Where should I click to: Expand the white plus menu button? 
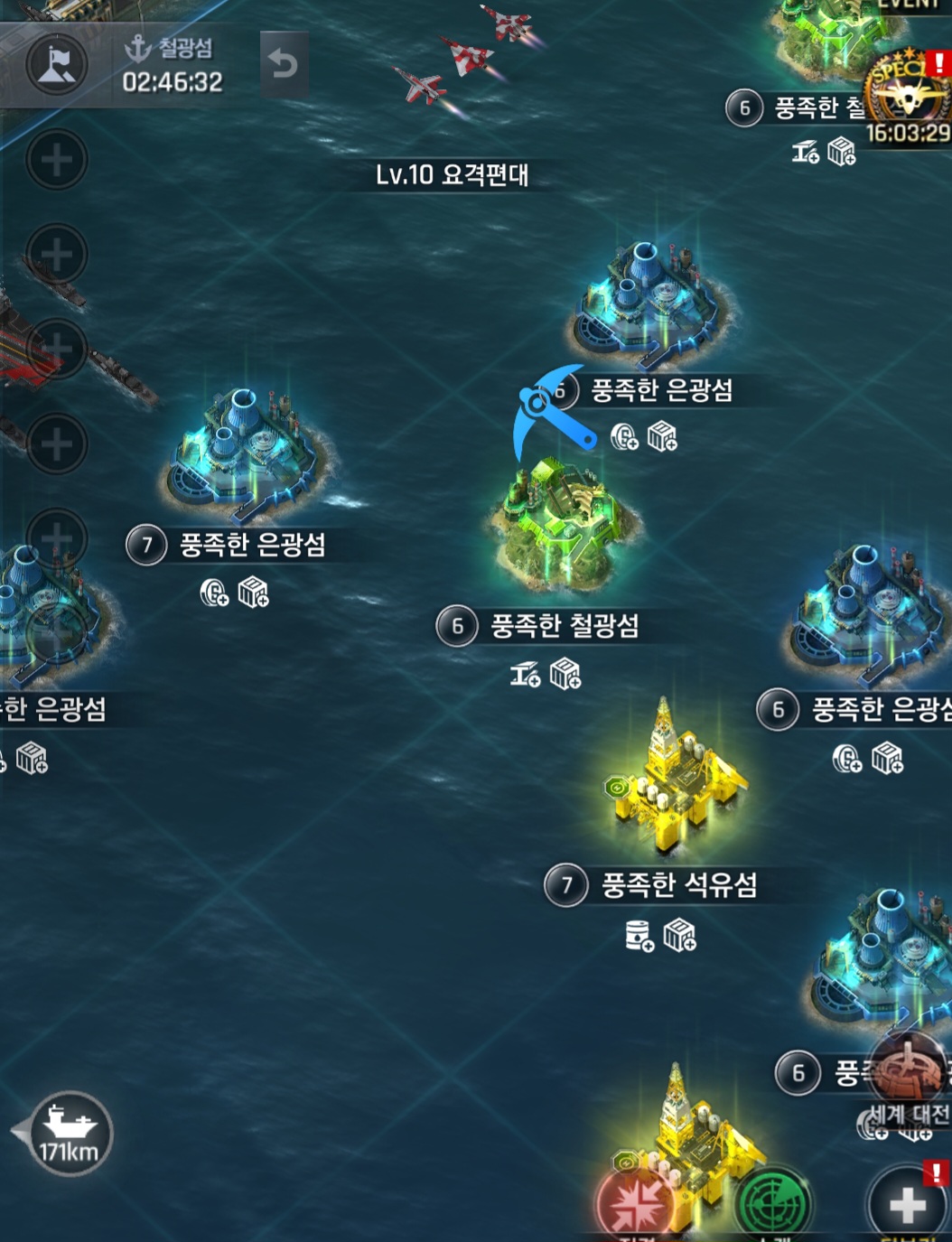[x=907, y=1203]
